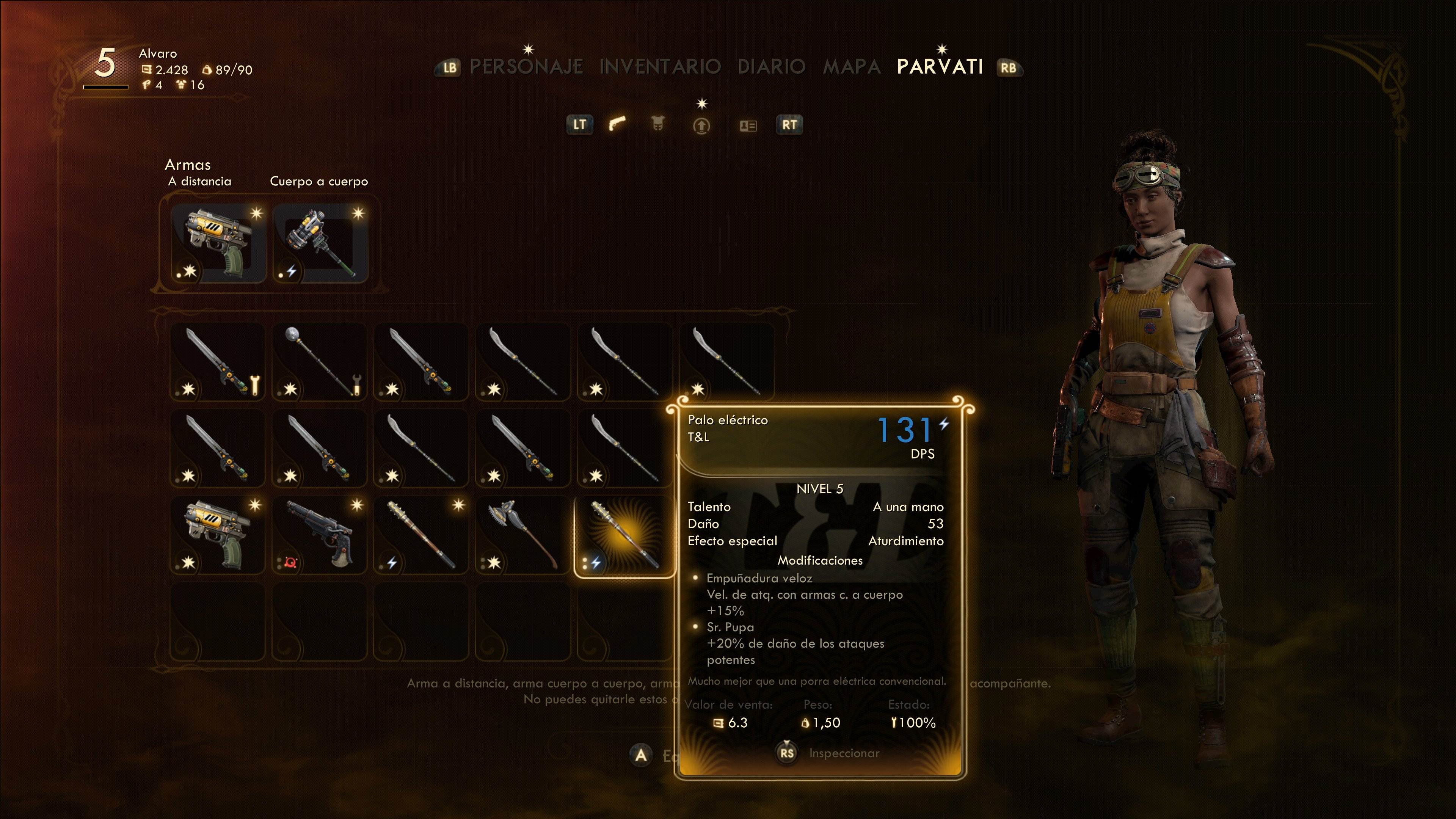View the companion info card icon
Viewport: 1456px width, 819px height.
tap(748, 126)
